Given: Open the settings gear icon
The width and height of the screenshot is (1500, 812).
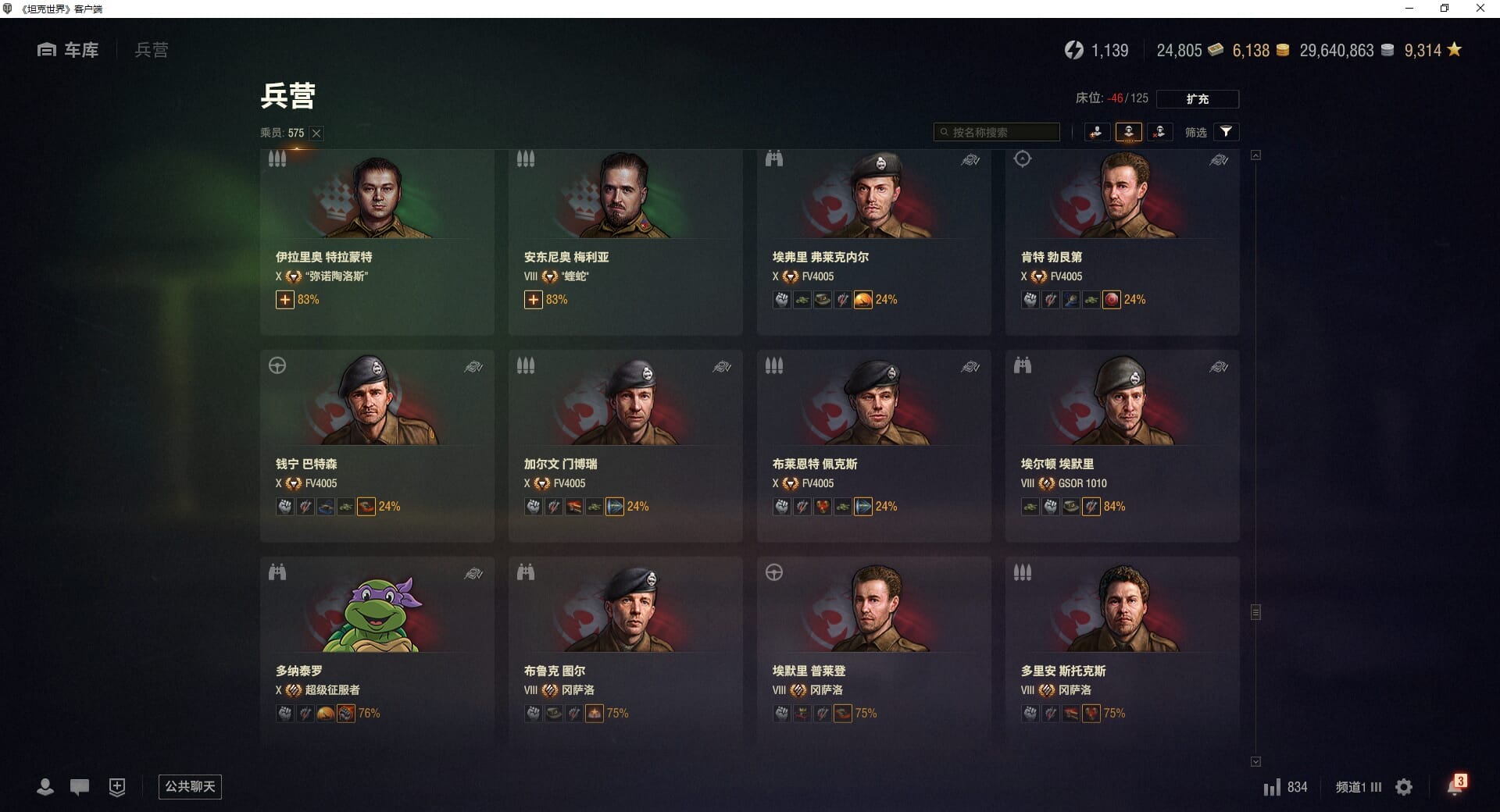Looking at the screenshot, I should (x=1404, y=787).
